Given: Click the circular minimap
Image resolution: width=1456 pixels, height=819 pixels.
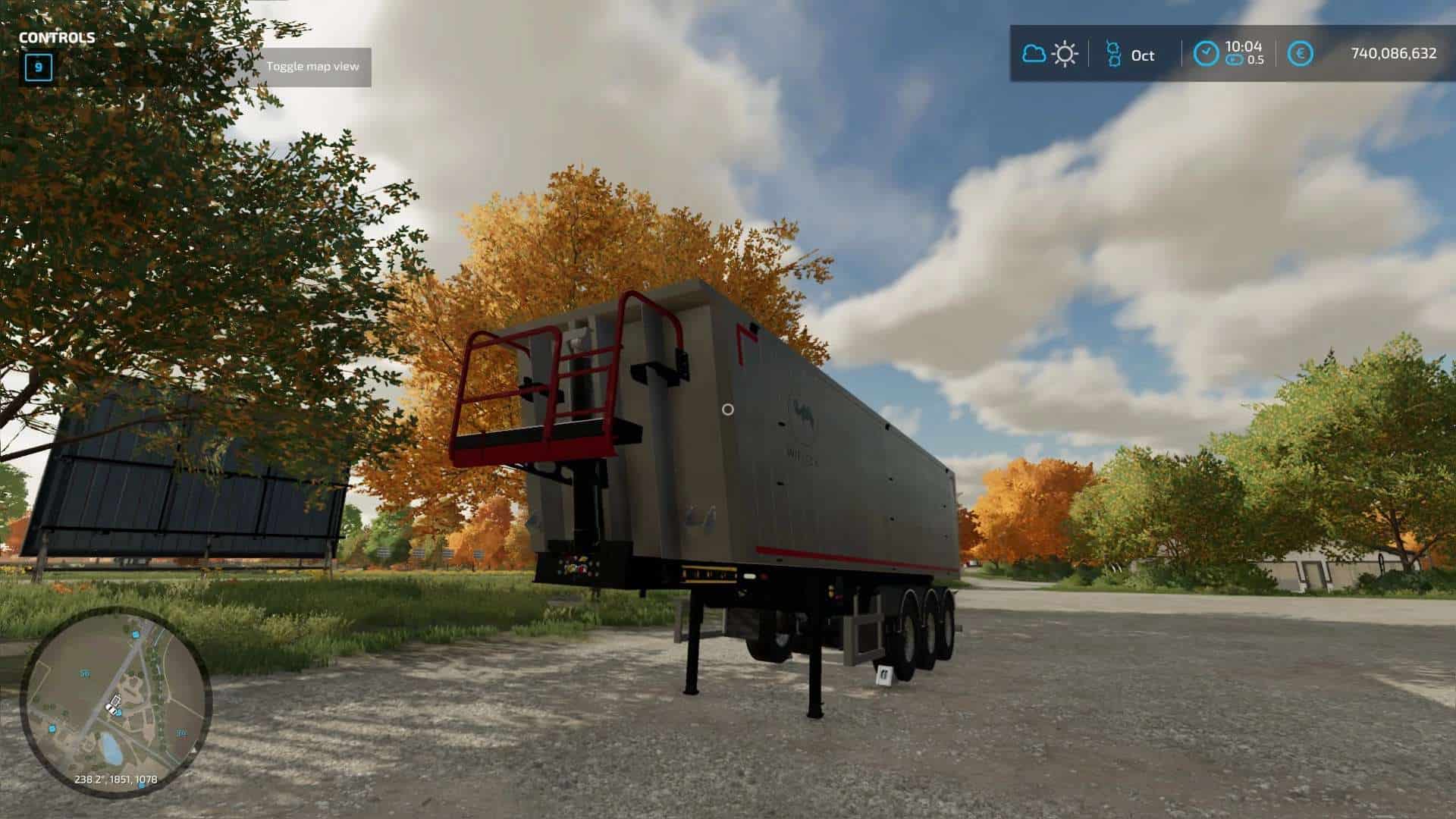Looking at the screenshot, I should pos(115,702).
